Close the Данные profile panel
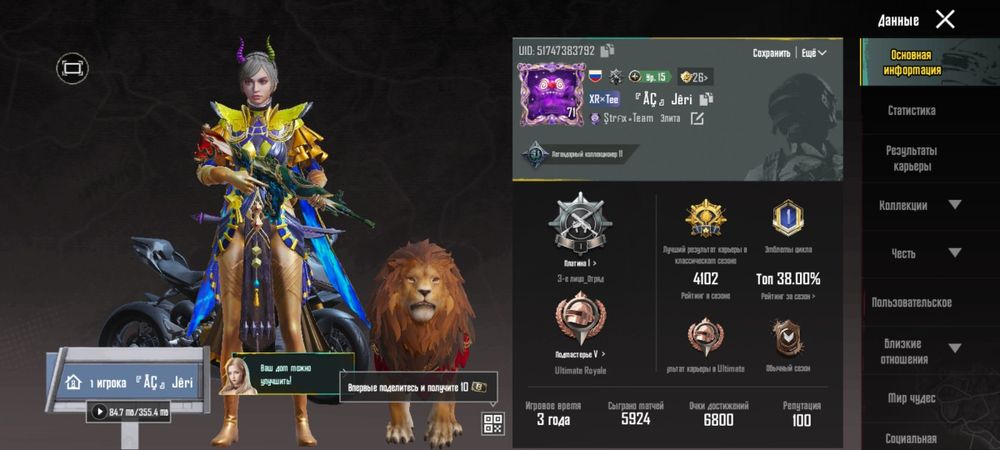 click(x=945, y=19)
